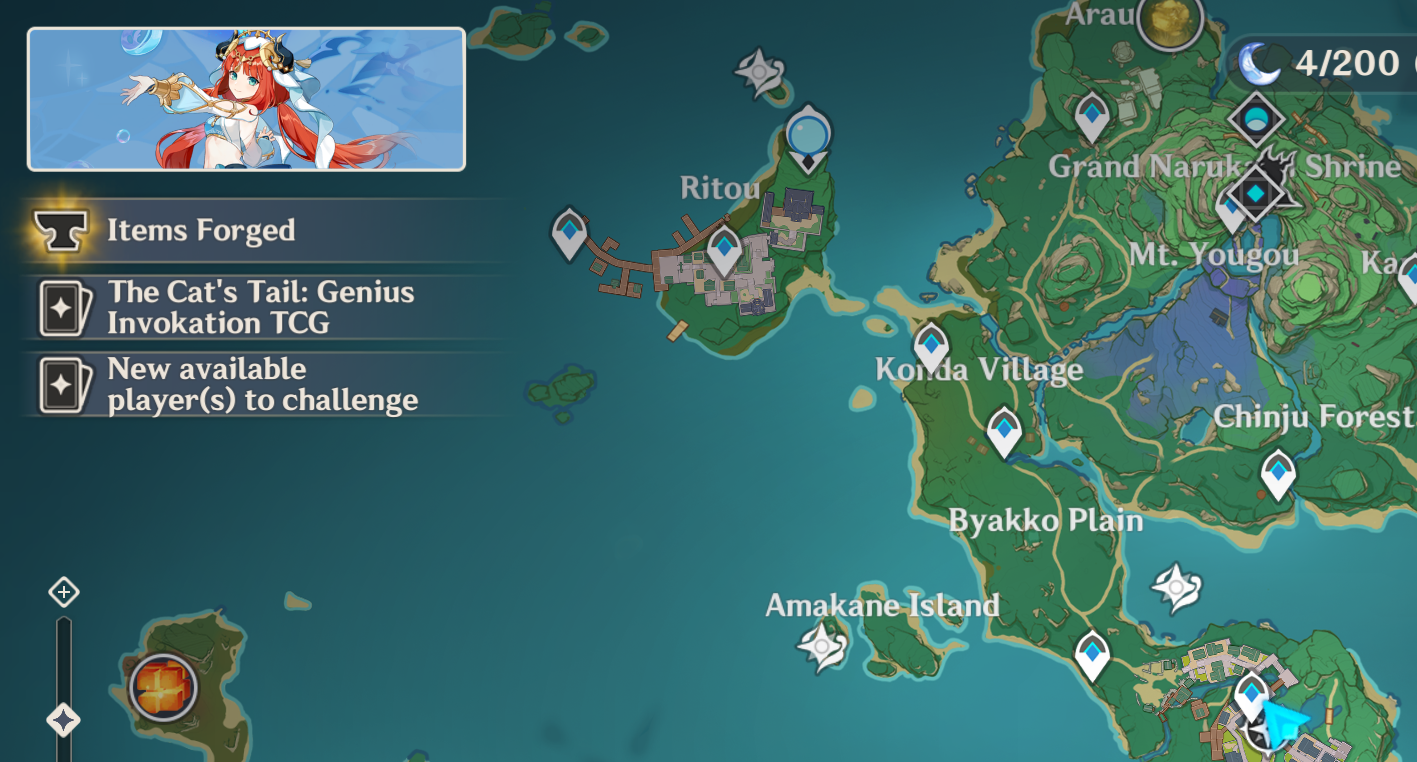The image size is (1417, 762).
Task: Select the domain icon at Grand Narukami Shrine
Action: point(1257,120)
